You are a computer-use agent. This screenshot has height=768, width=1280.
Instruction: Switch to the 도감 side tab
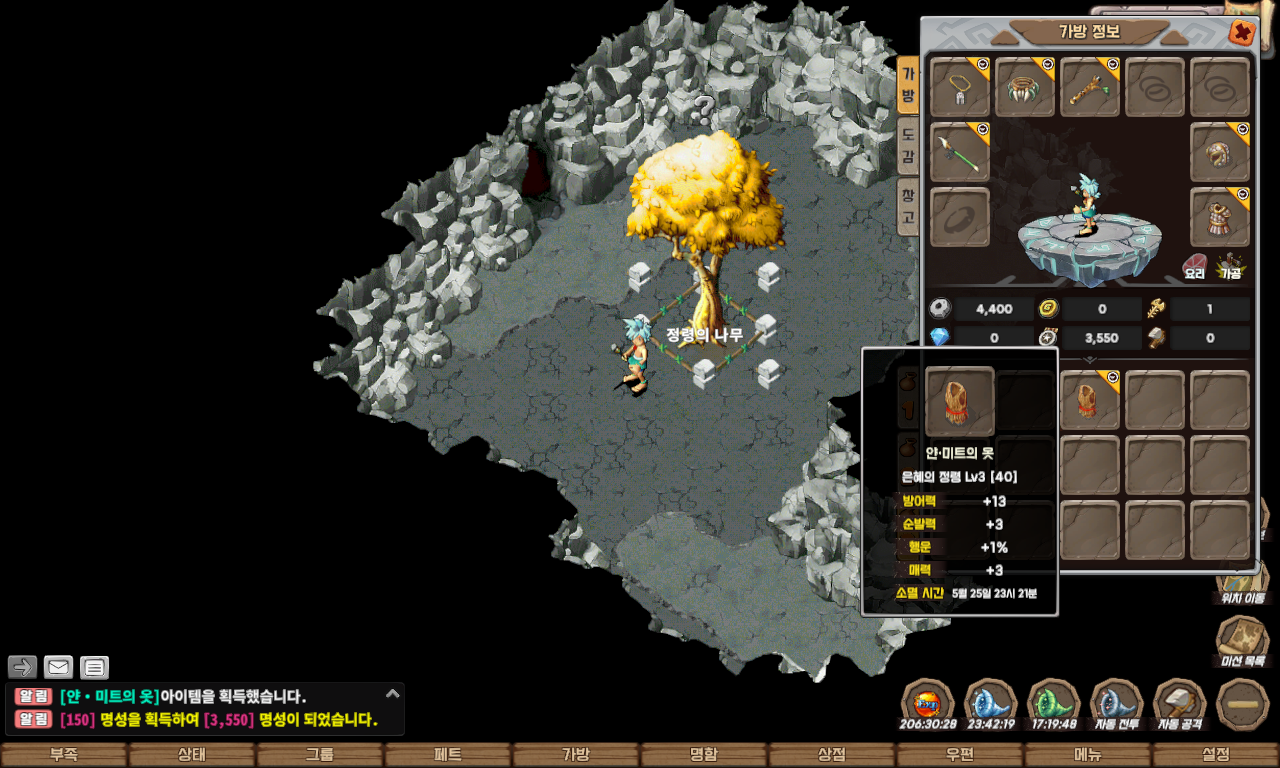[x=907, y=145]
